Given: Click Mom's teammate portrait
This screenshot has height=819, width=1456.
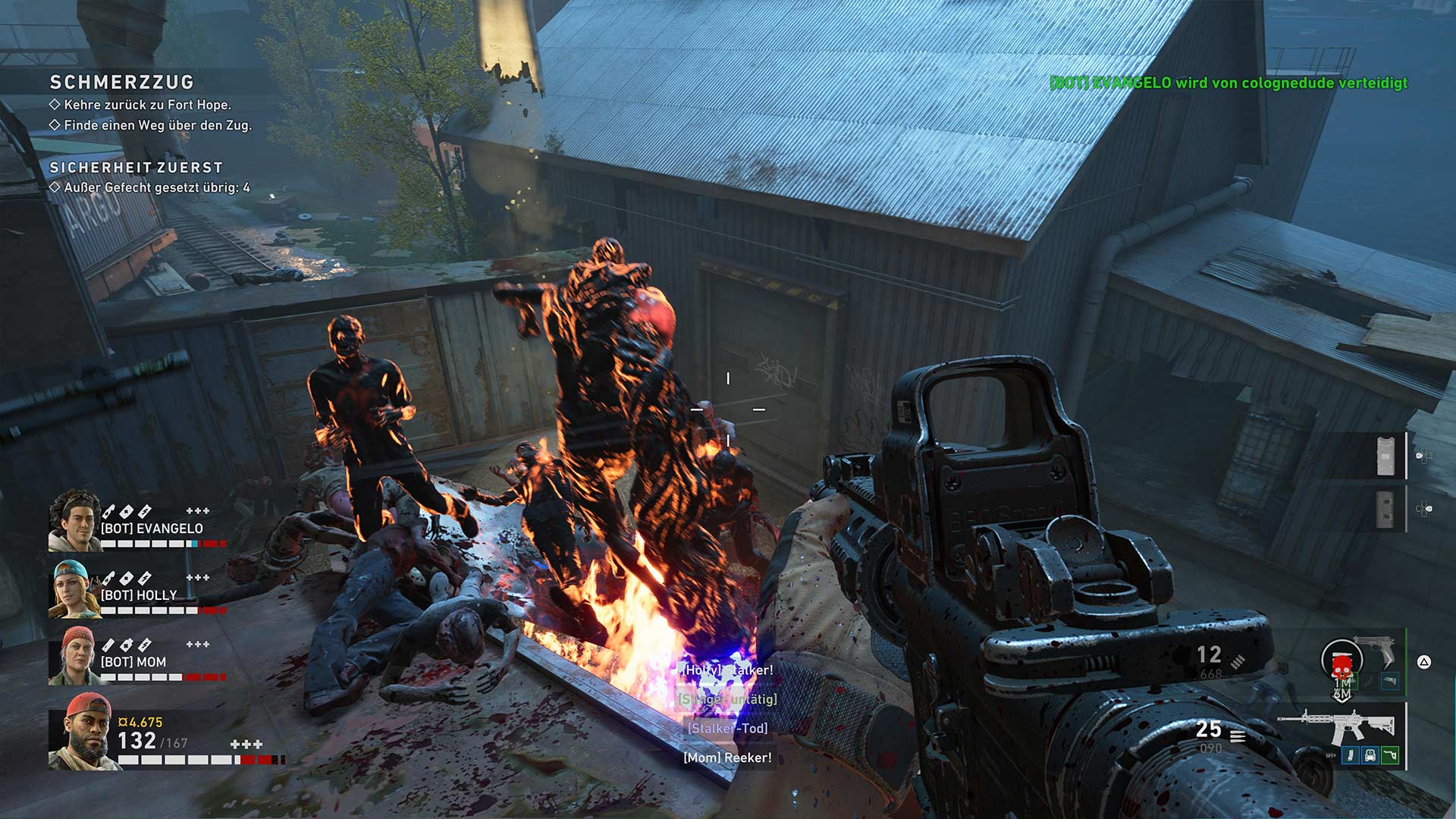Looking at the screenshot, I should [x=74, y=656].
